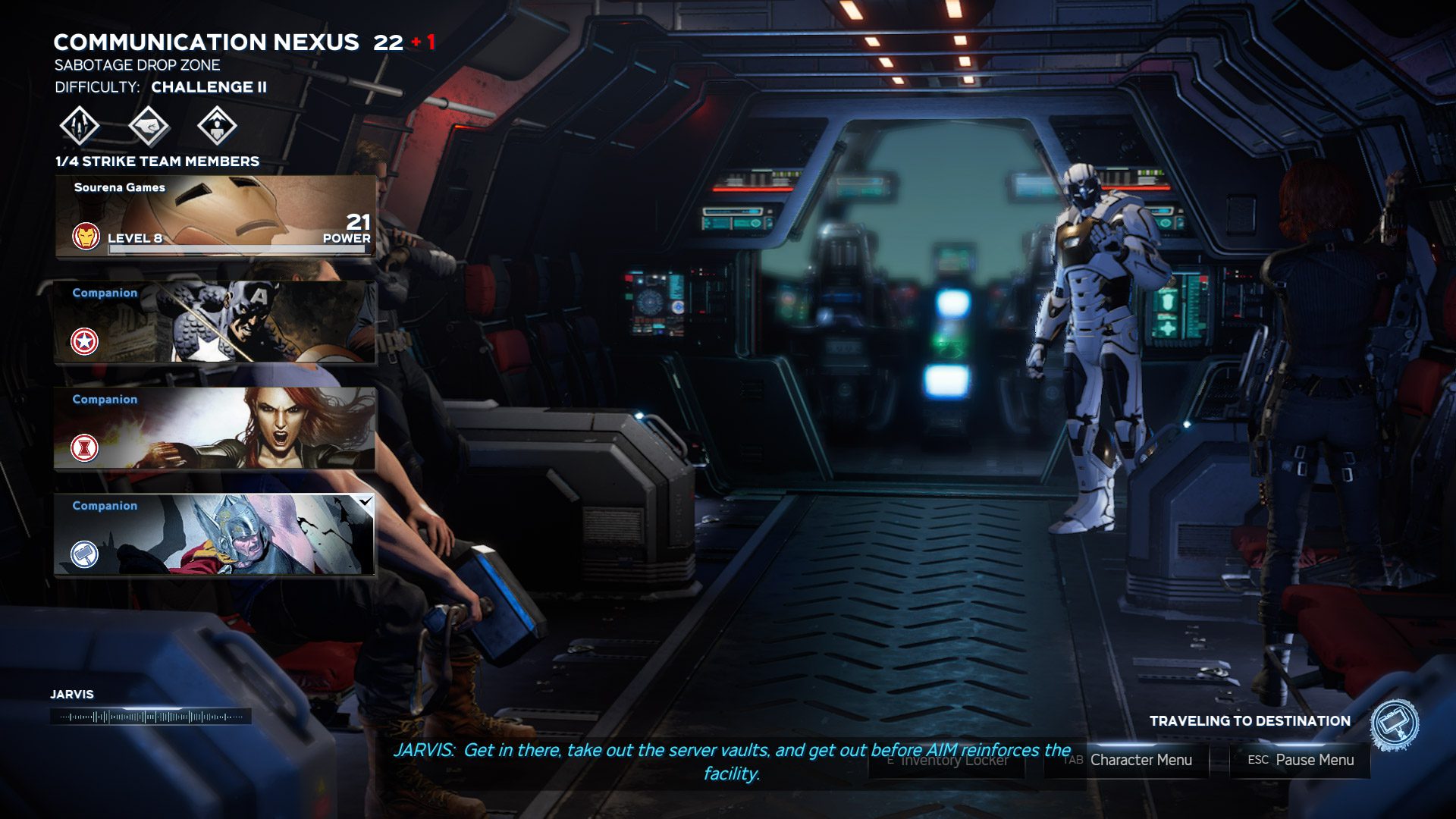This screenshot has height=819, width=1456.
Task: Open the Pause Menu
Action: [1300, 760]
